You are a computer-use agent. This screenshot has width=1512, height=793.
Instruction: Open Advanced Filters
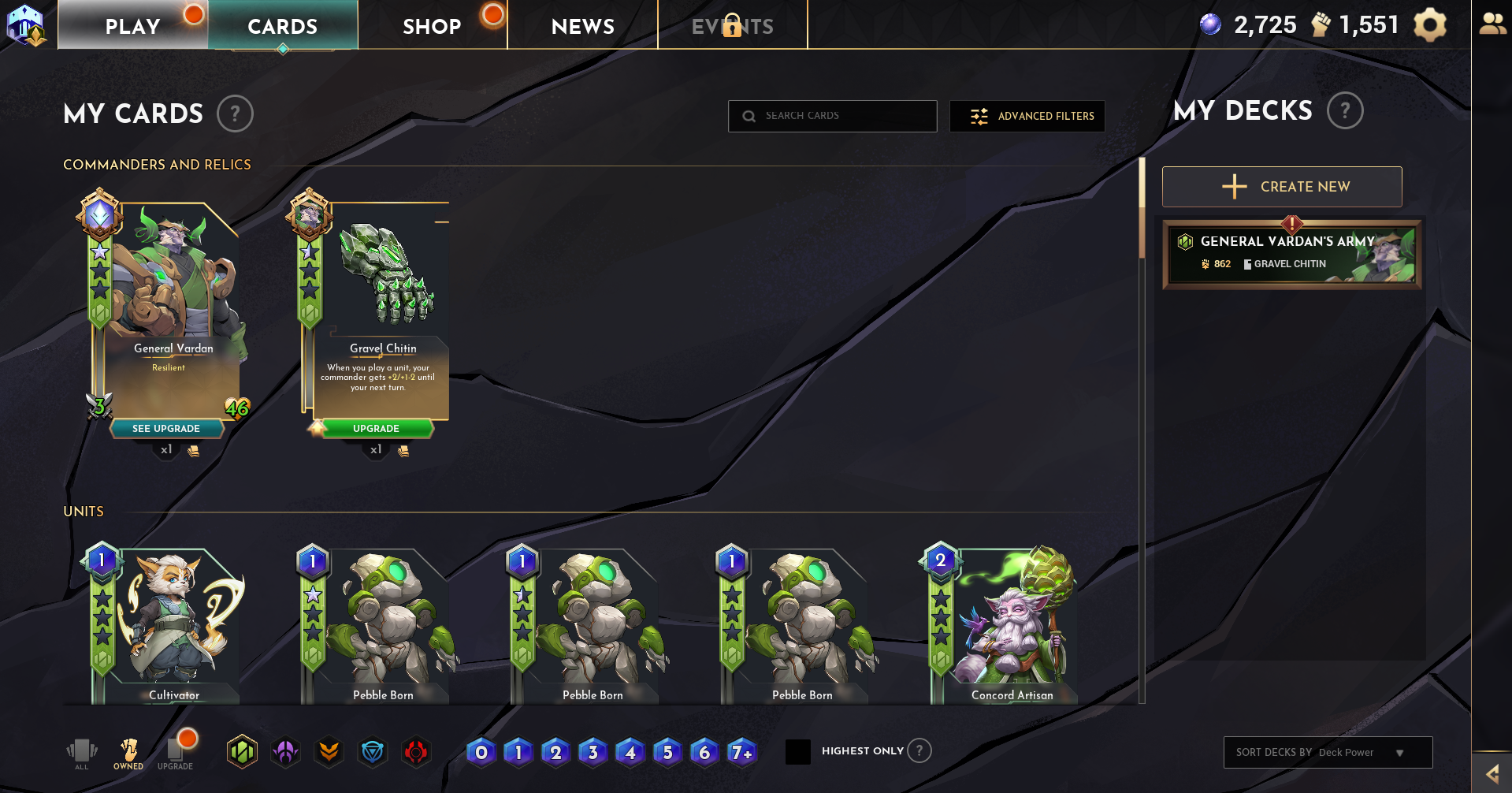coord(1027,116)
